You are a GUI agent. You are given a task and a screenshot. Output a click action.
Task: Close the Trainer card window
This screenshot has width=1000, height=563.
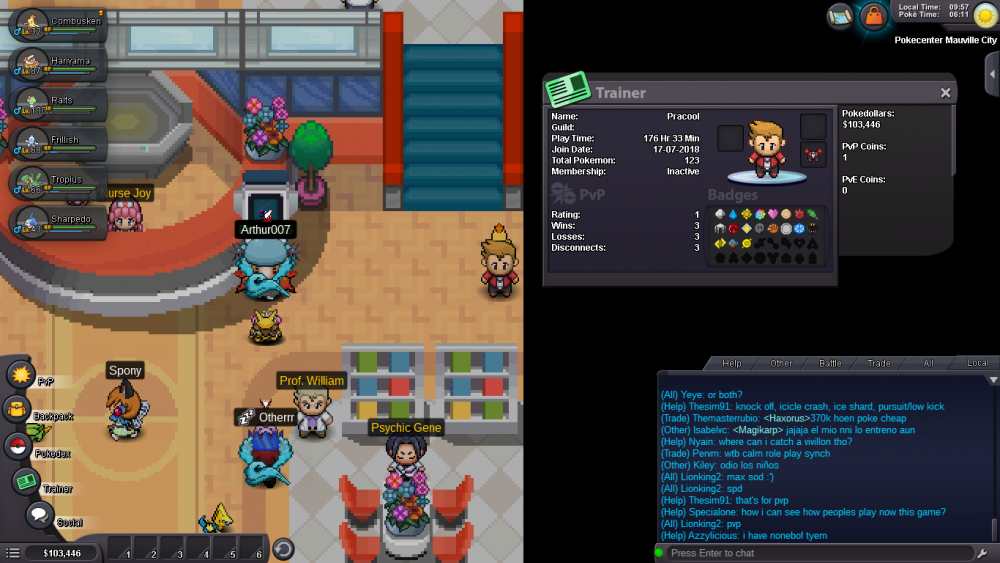click(x=945, y=93)
